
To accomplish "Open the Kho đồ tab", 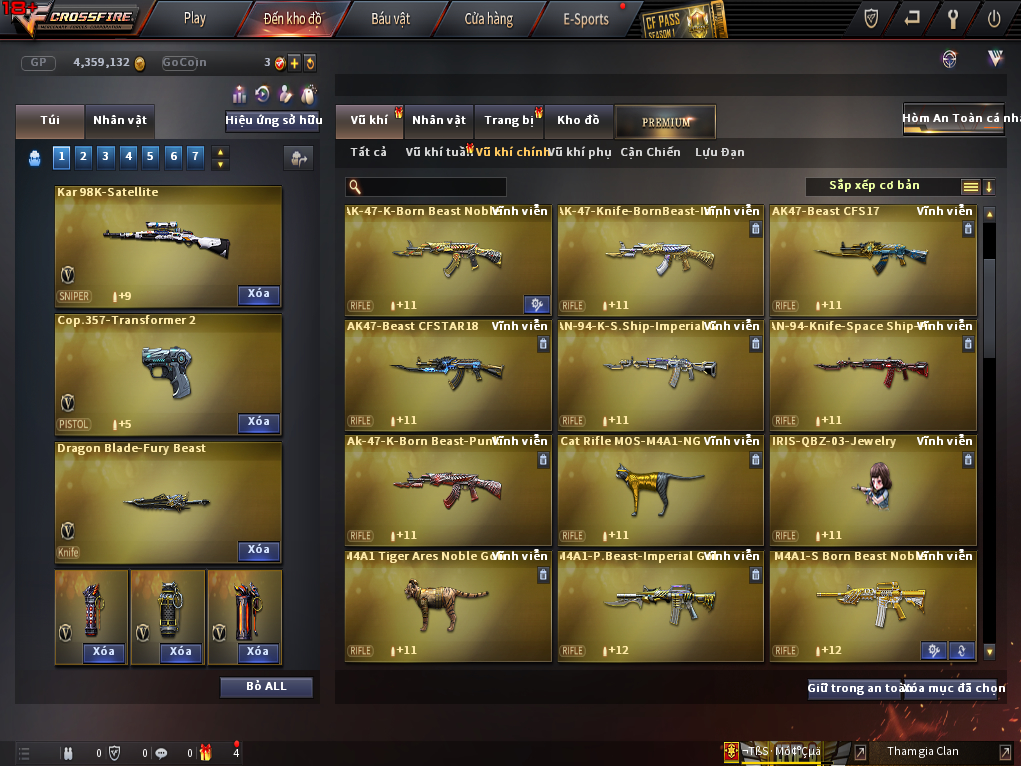I will click(x=578, y=120).
